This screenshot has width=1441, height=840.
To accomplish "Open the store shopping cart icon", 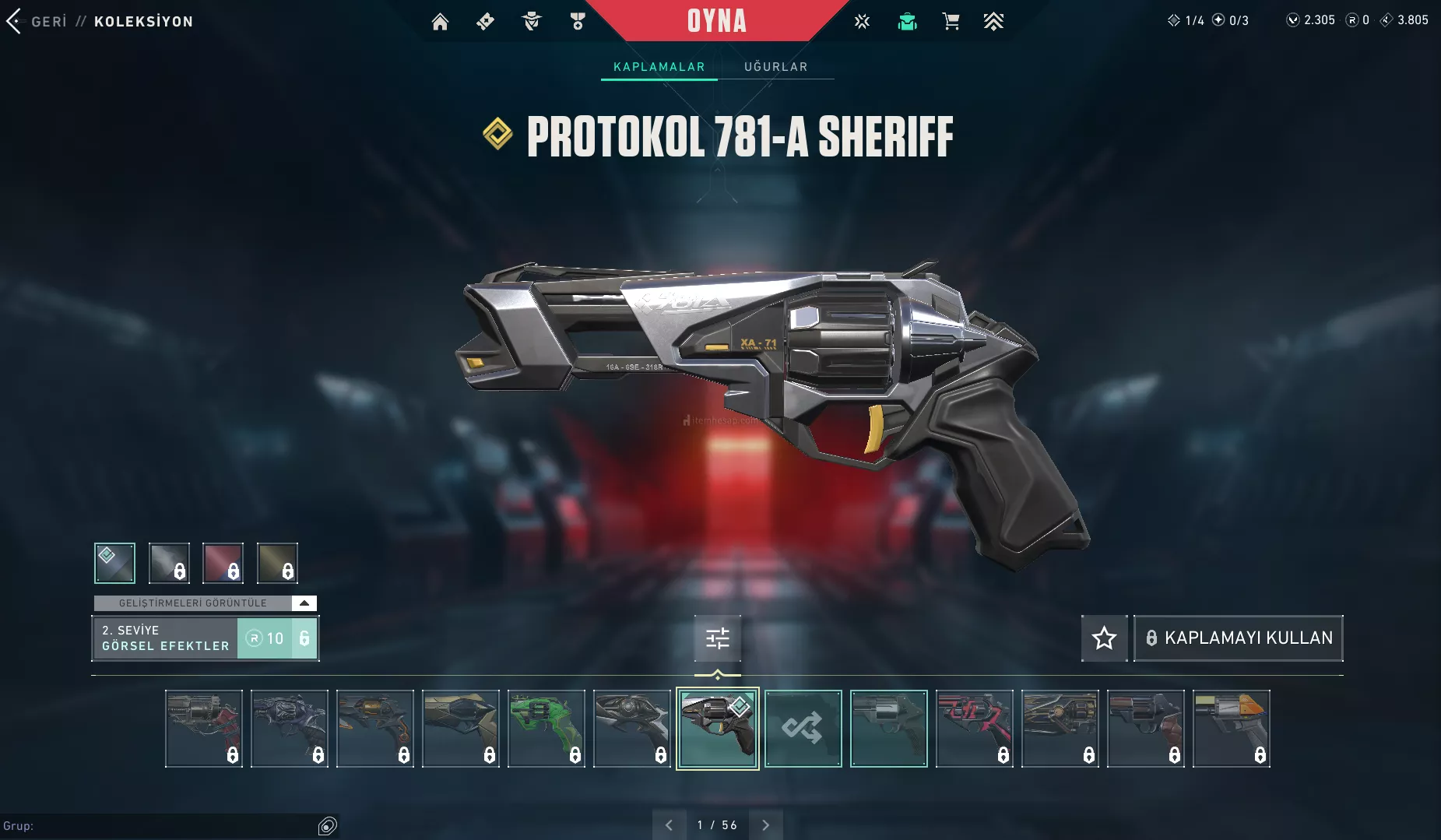I will (x=951, y=22).
